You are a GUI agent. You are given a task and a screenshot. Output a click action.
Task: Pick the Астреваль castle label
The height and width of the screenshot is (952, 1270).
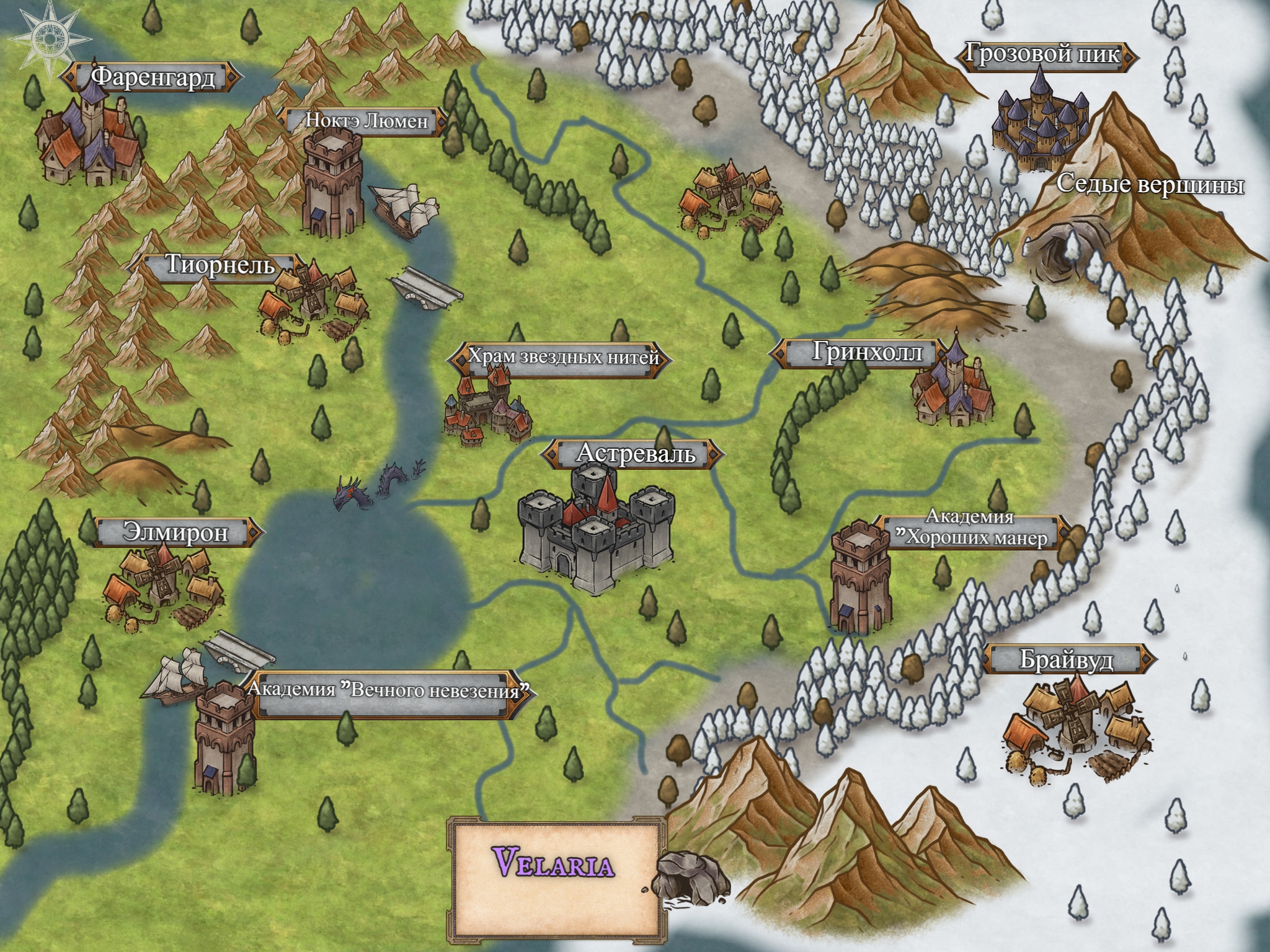coord(635,454)
